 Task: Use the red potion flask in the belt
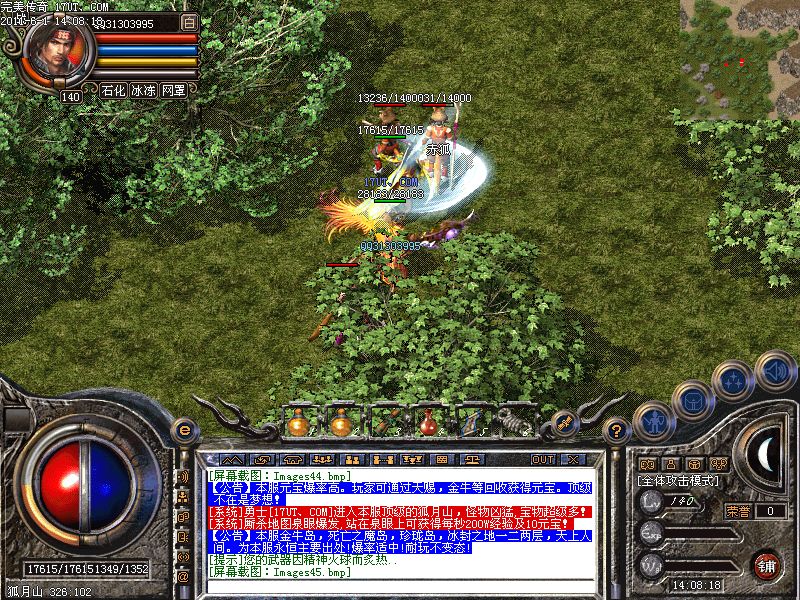(427, 423)
